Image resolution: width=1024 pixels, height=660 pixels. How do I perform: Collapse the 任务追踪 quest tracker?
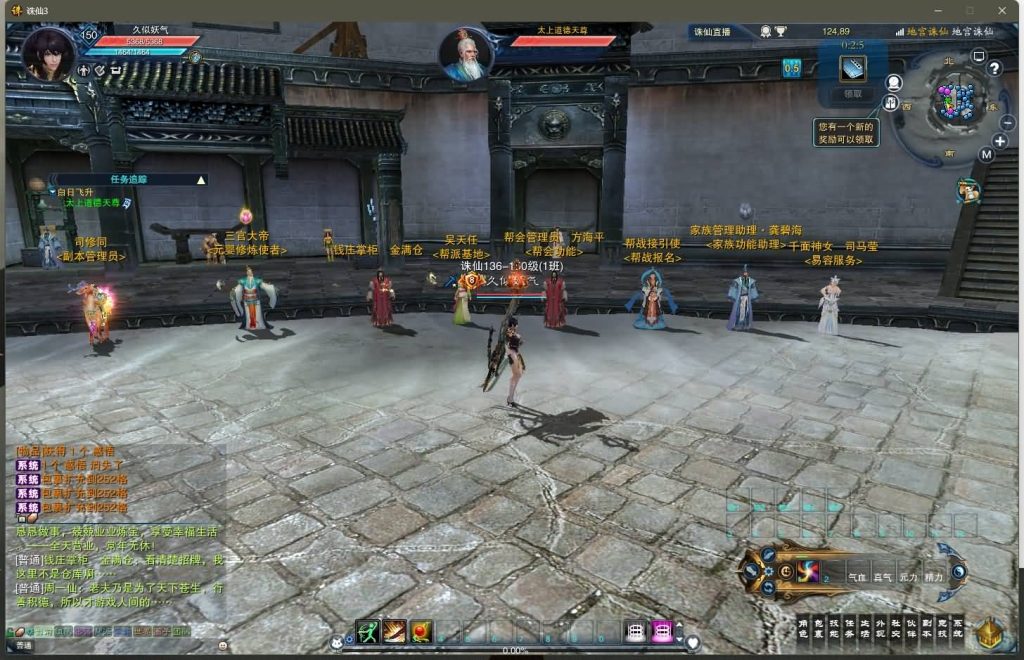click(201, 180)
